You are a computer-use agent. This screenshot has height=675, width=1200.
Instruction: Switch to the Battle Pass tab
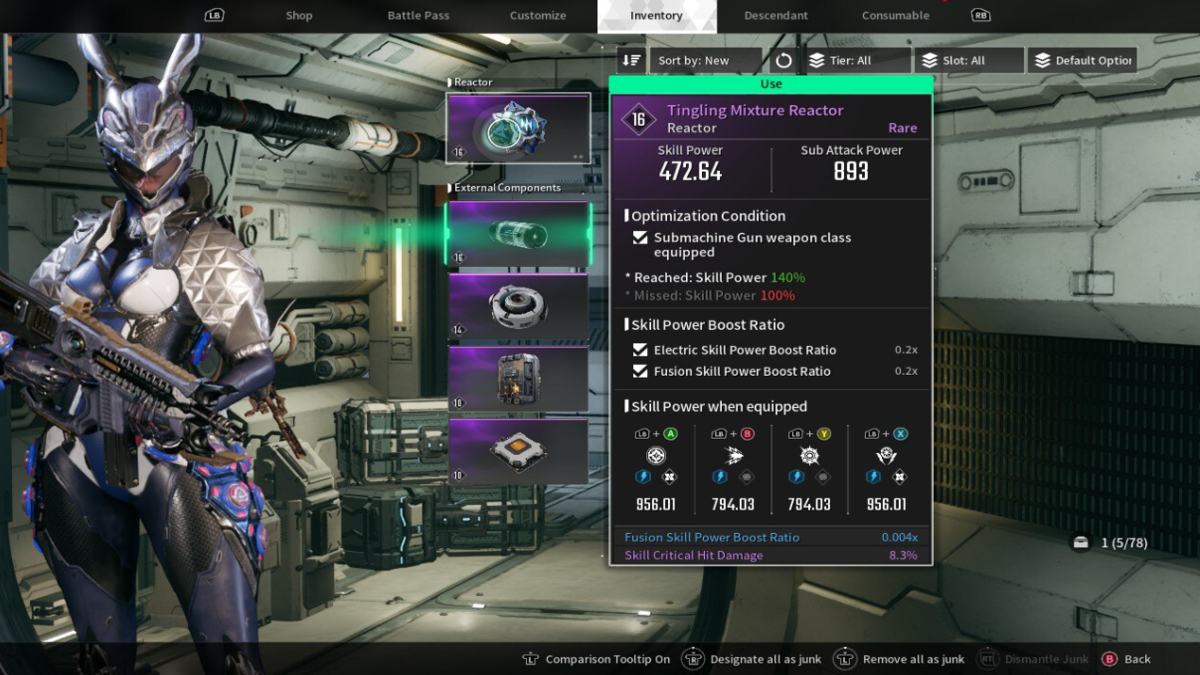point(418,16)
